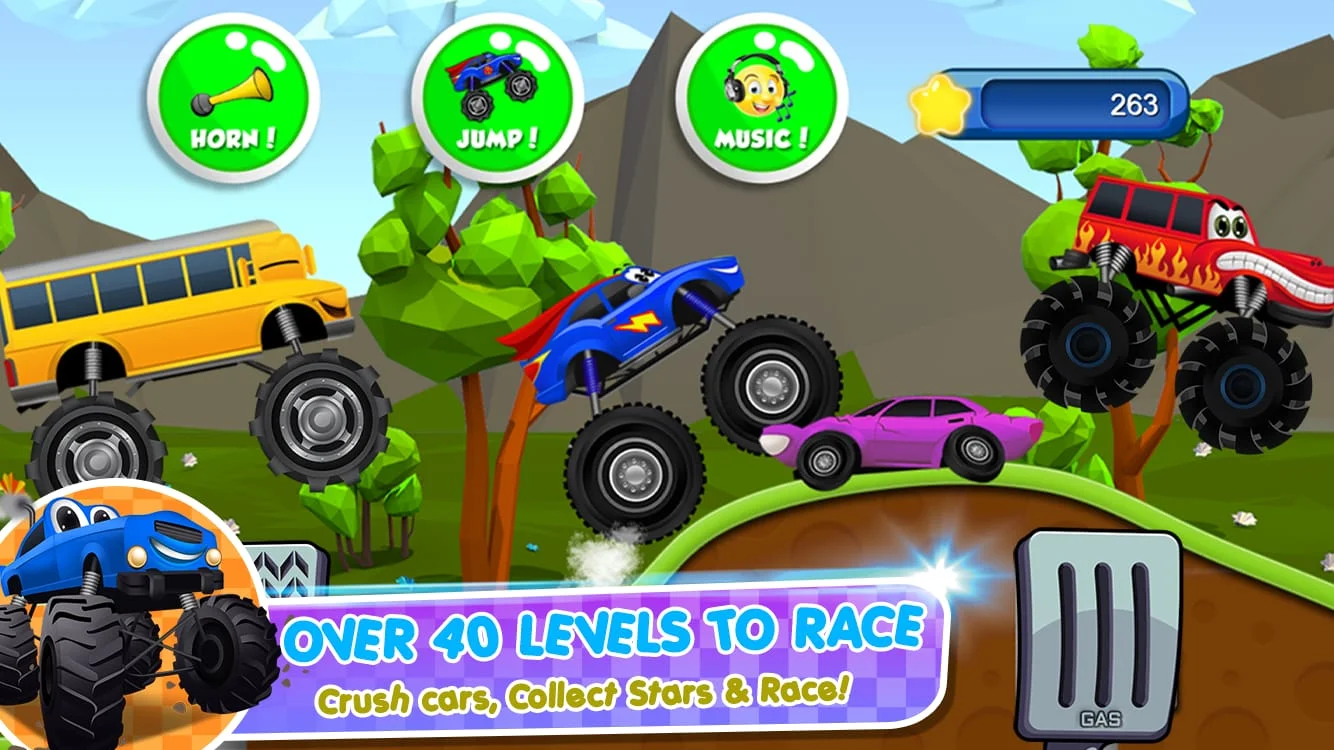This screenshot has width=1334, height=750.
Task: Tap the JUMP button with the truck icon
Action: click(490, 95)
